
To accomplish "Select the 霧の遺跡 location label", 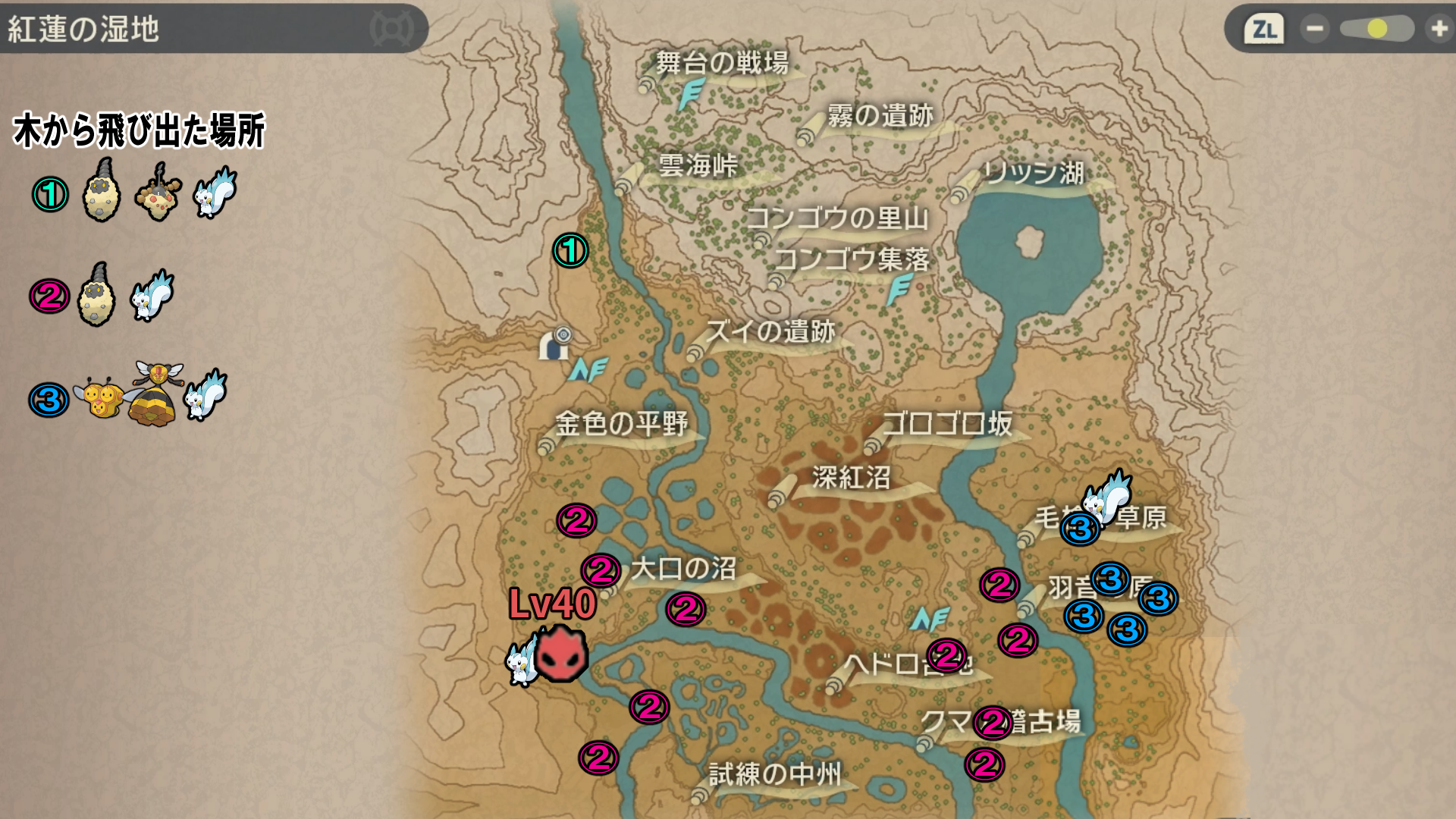I will pos(880,115).
